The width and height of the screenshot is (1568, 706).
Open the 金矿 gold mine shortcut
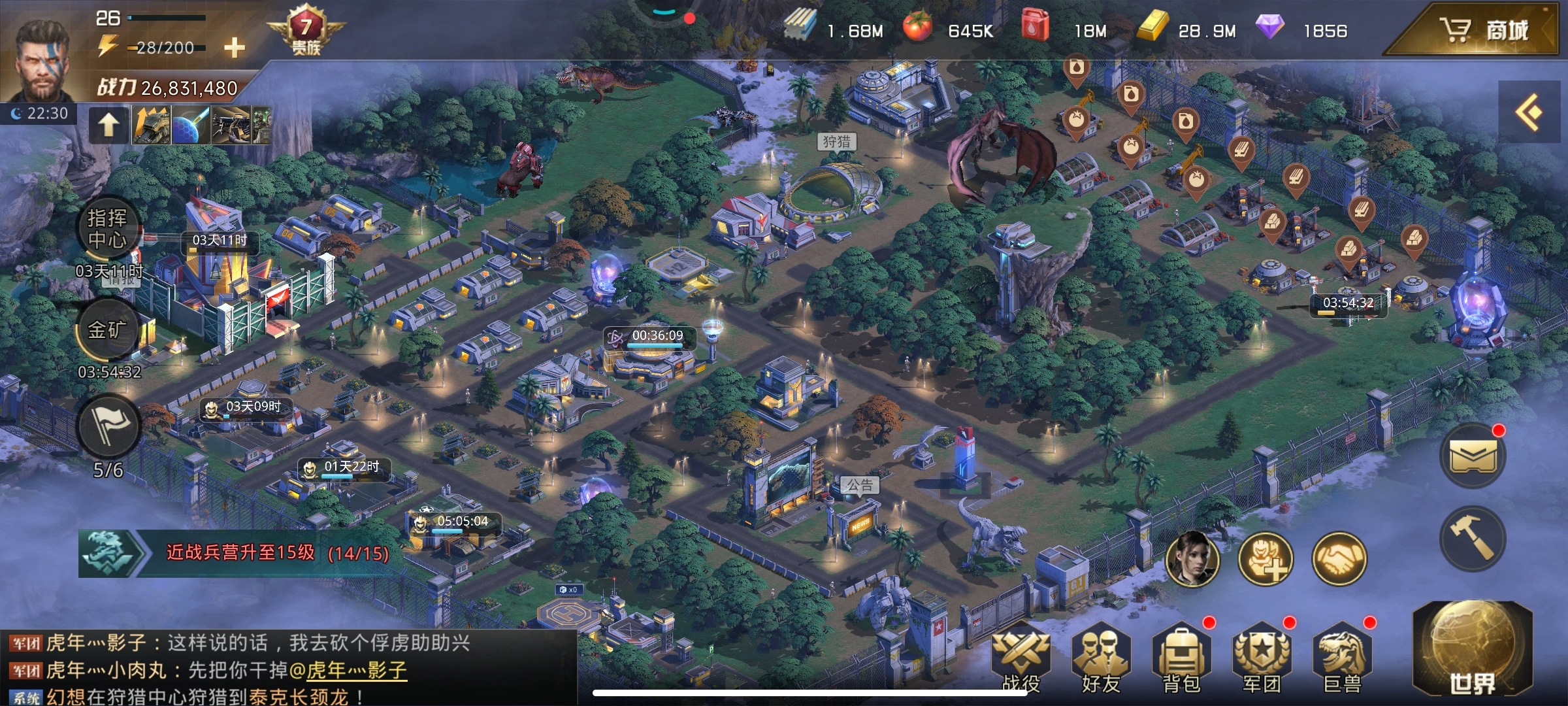(108, 330)
